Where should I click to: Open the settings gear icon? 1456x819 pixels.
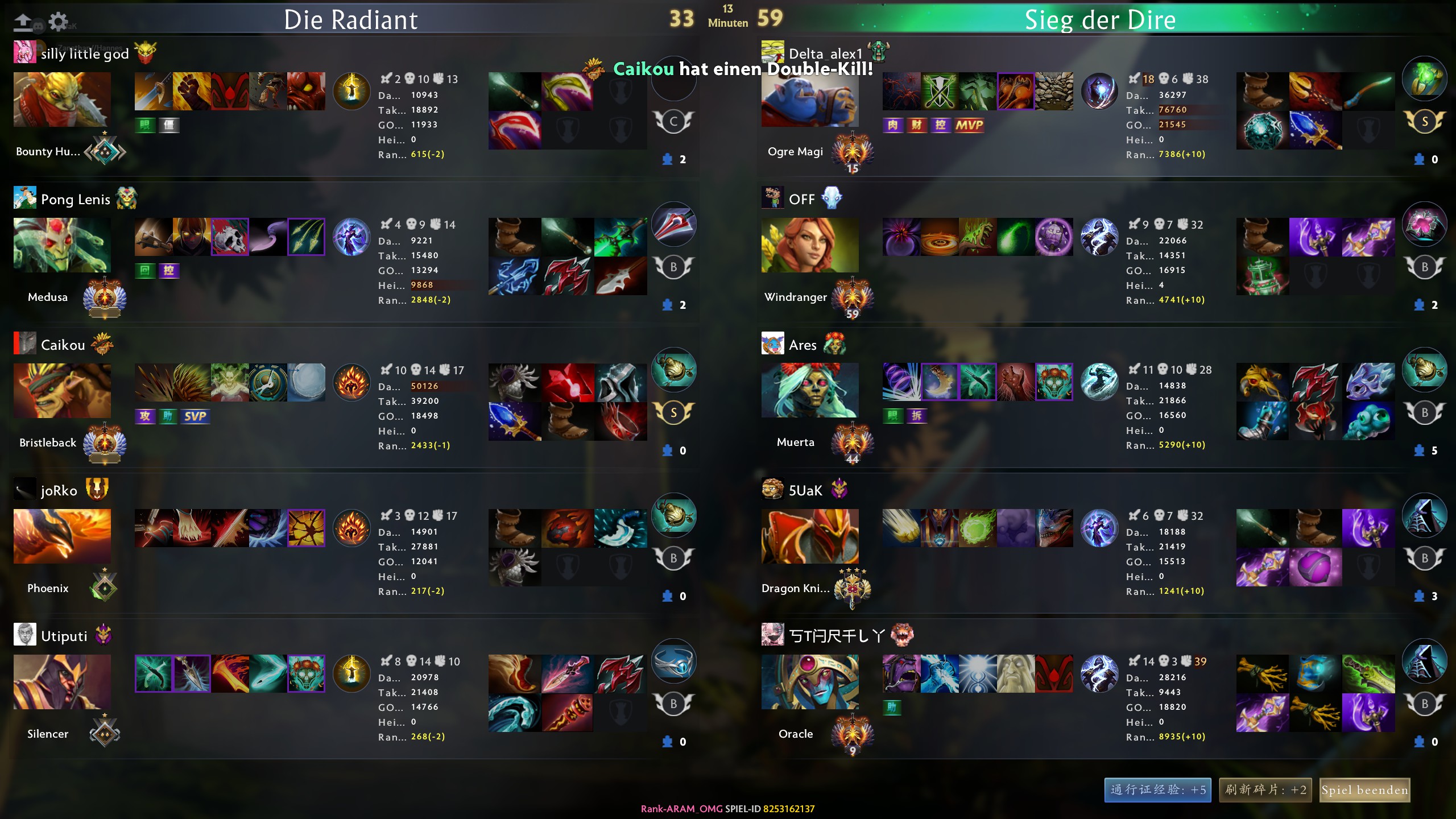[58, 22]
